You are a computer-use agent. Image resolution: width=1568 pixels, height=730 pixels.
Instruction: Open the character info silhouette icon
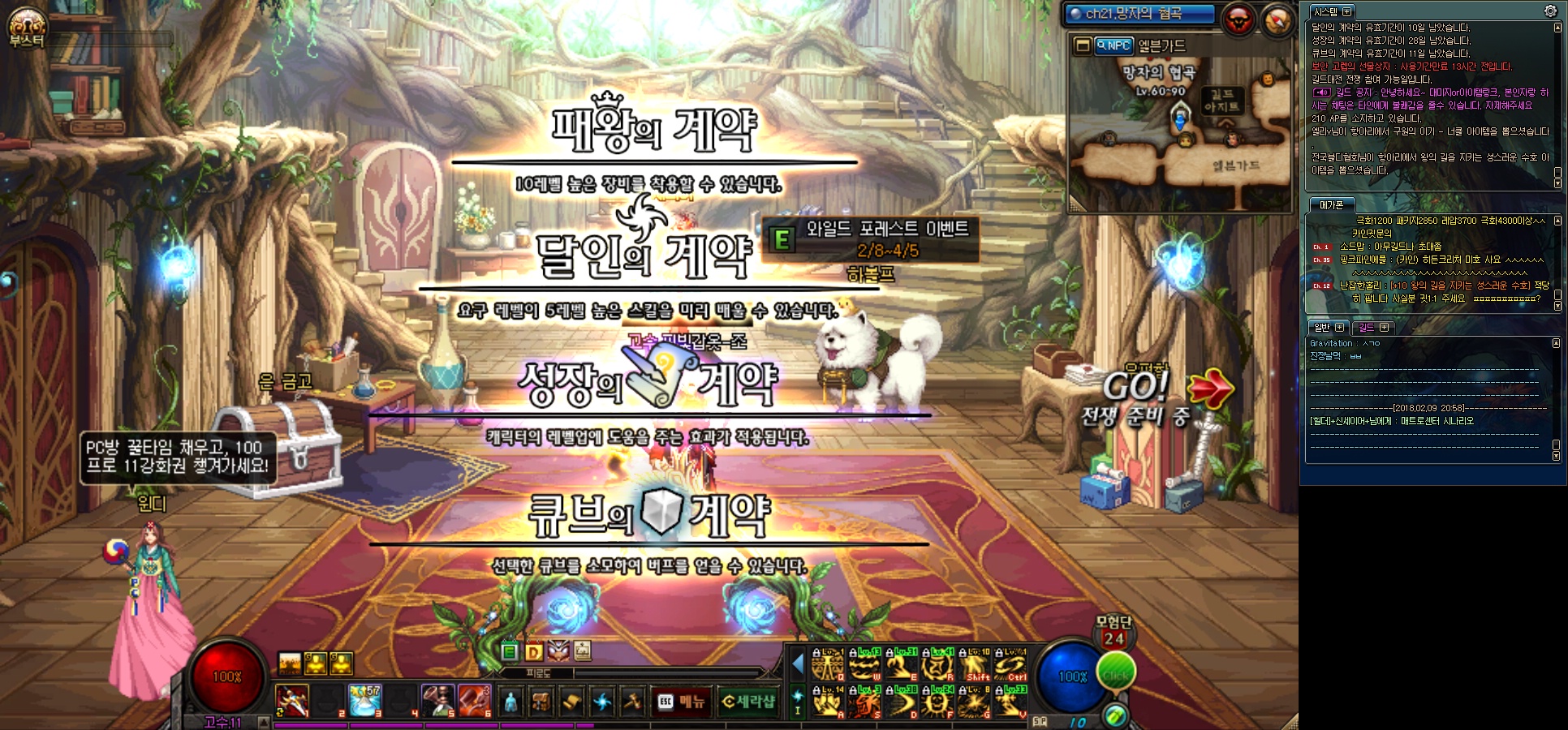coord(510,702)
